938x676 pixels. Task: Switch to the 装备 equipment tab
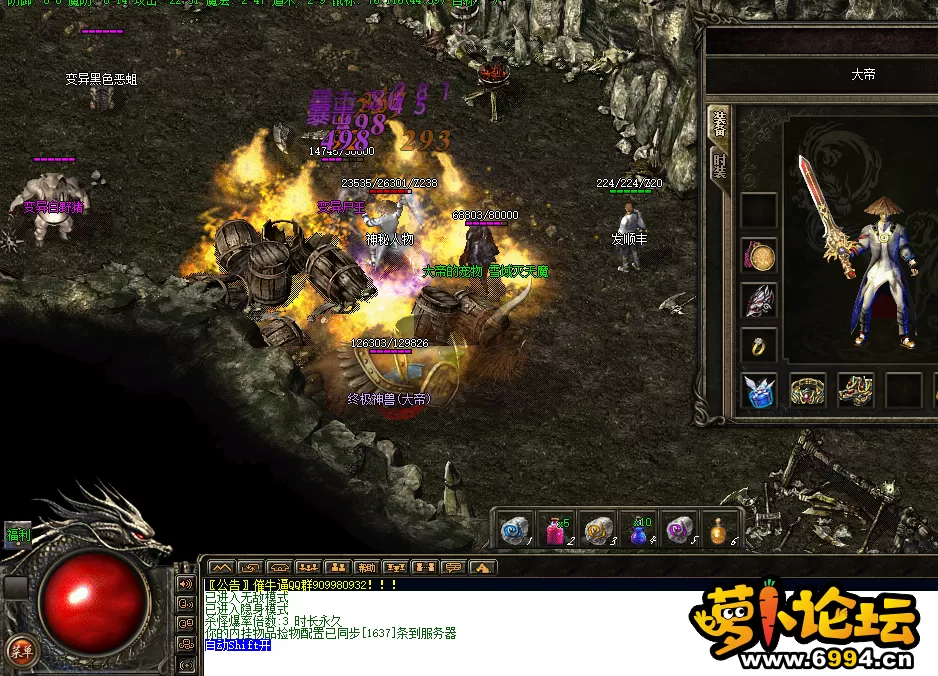pyautogui.click(x=719, y=124)
